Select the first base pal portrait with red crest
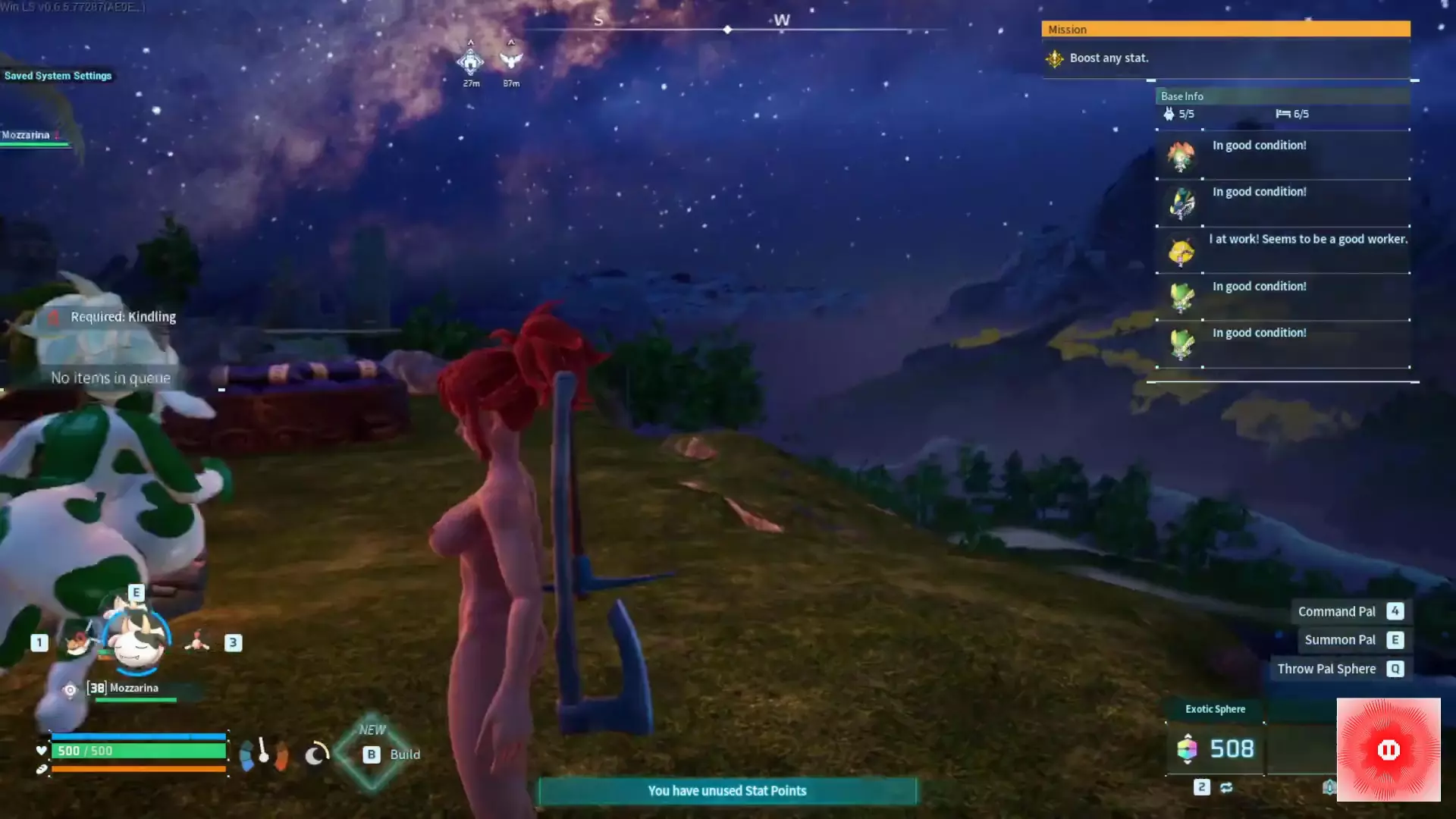The image size is (1456, 819). (1181, 156)
